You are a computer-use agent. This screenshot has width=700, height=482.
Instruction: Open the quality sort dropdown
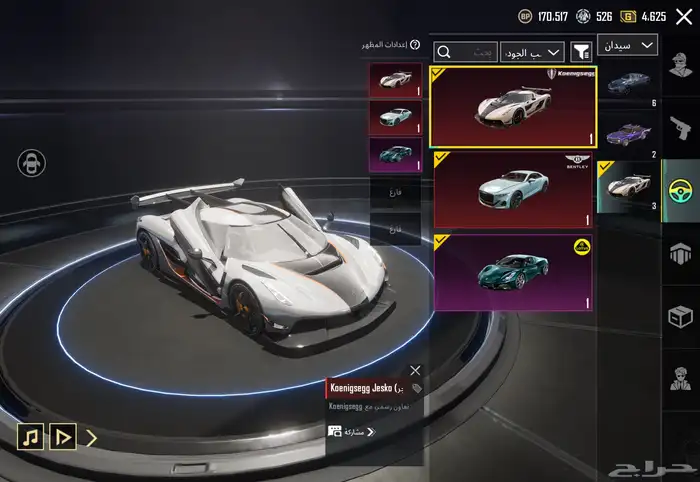click(x=533, y=51)
